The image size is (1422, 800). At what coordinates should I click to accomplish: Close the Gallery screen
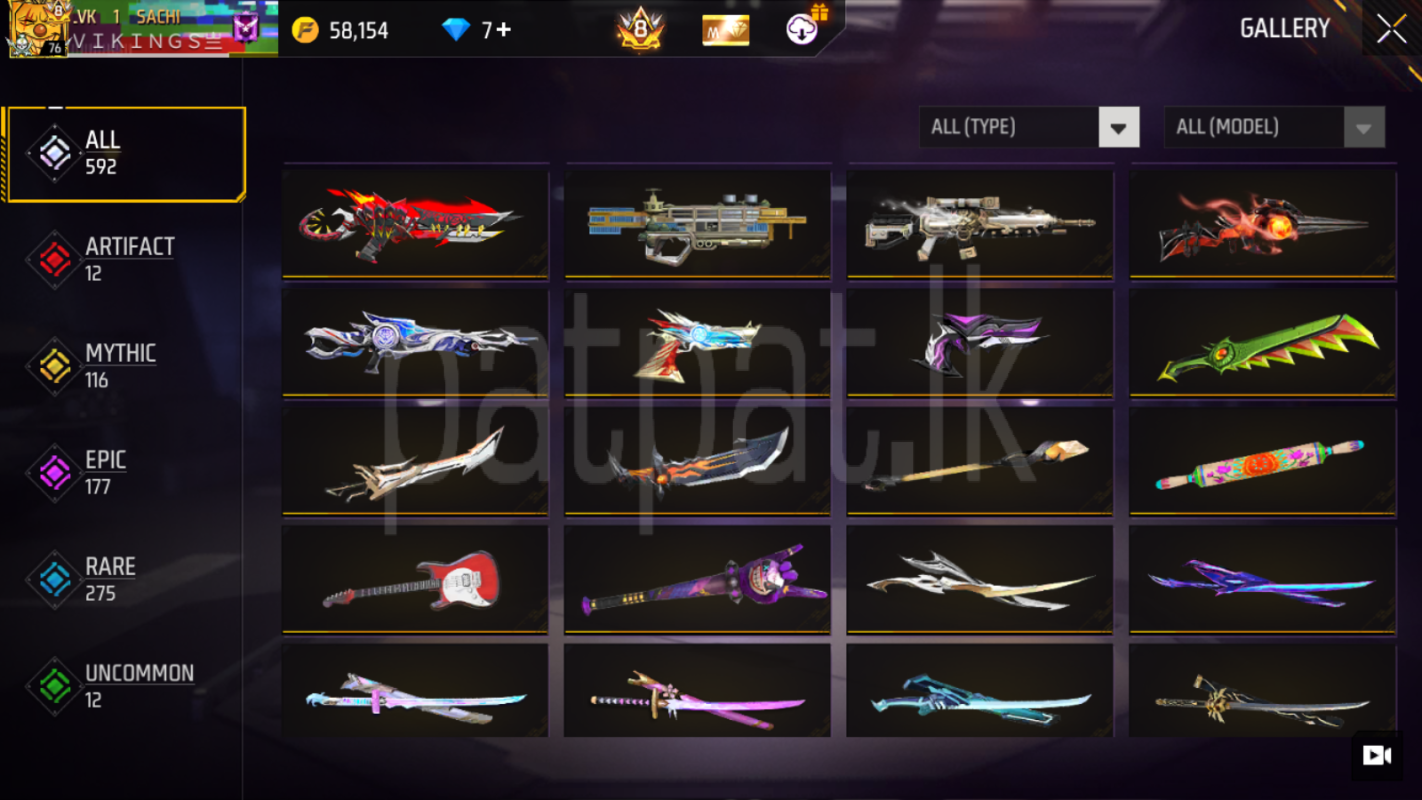(1391, 29)
